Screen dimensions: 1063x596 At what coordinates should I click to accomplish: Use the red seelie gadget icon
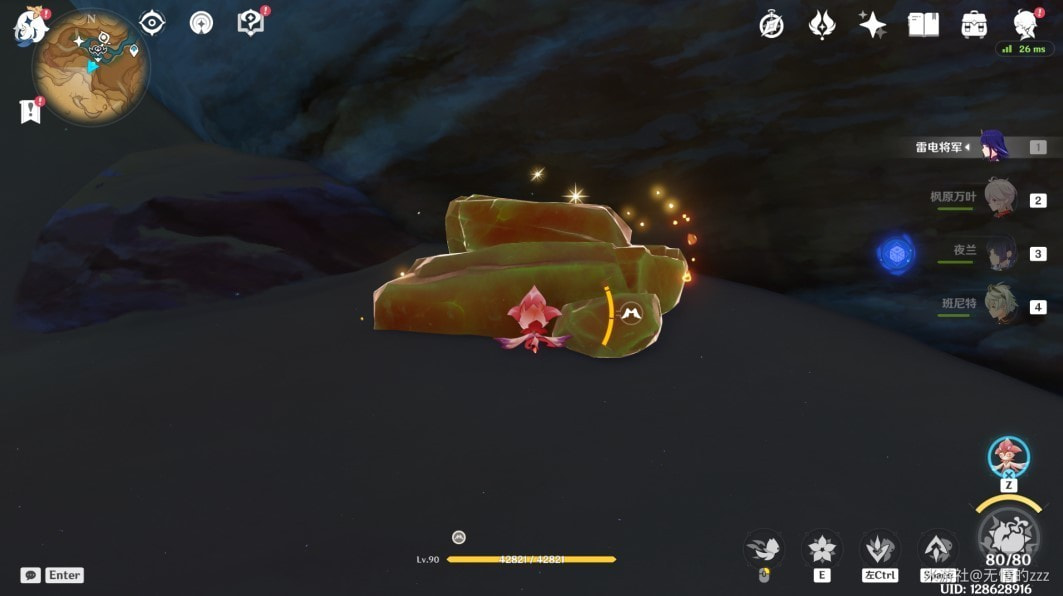(1008, 456)
